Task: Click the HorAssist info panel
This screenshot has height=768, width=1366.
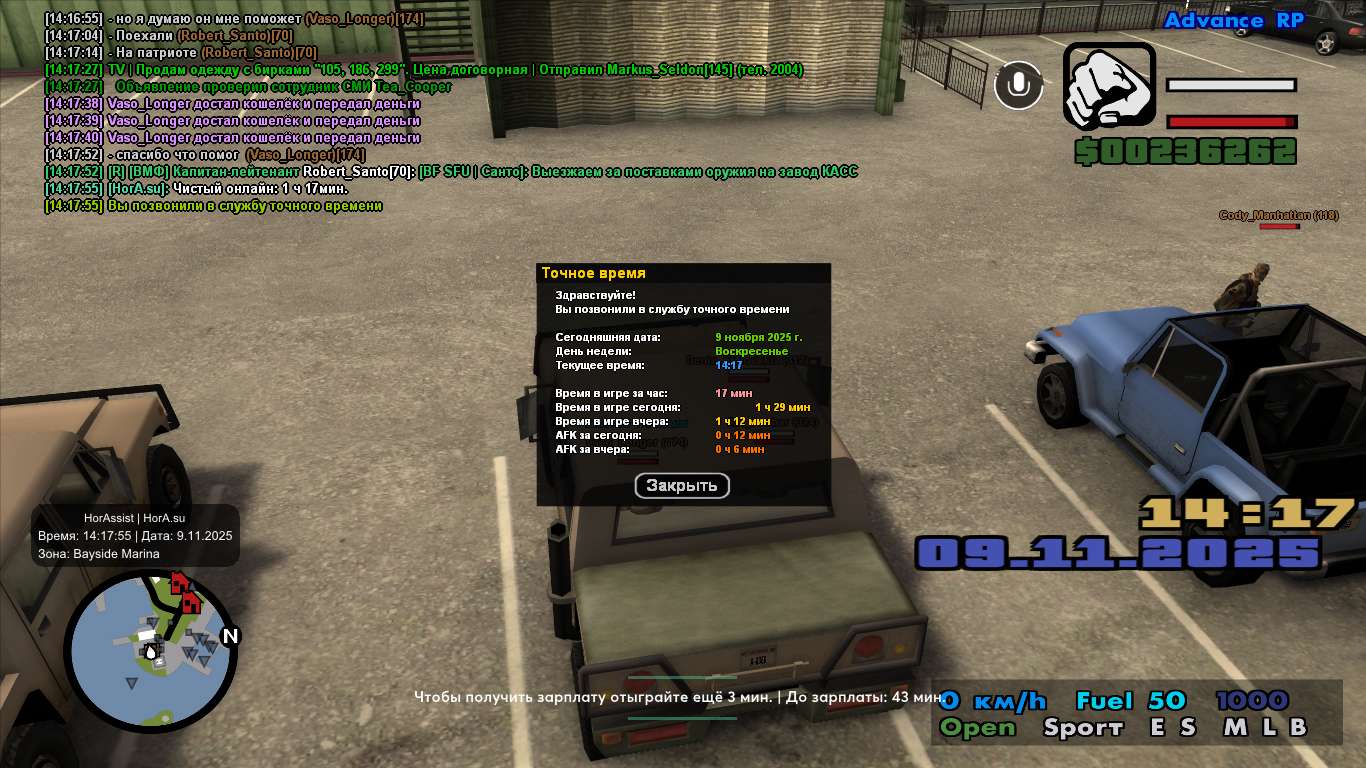Action: [x=136, y=536]
